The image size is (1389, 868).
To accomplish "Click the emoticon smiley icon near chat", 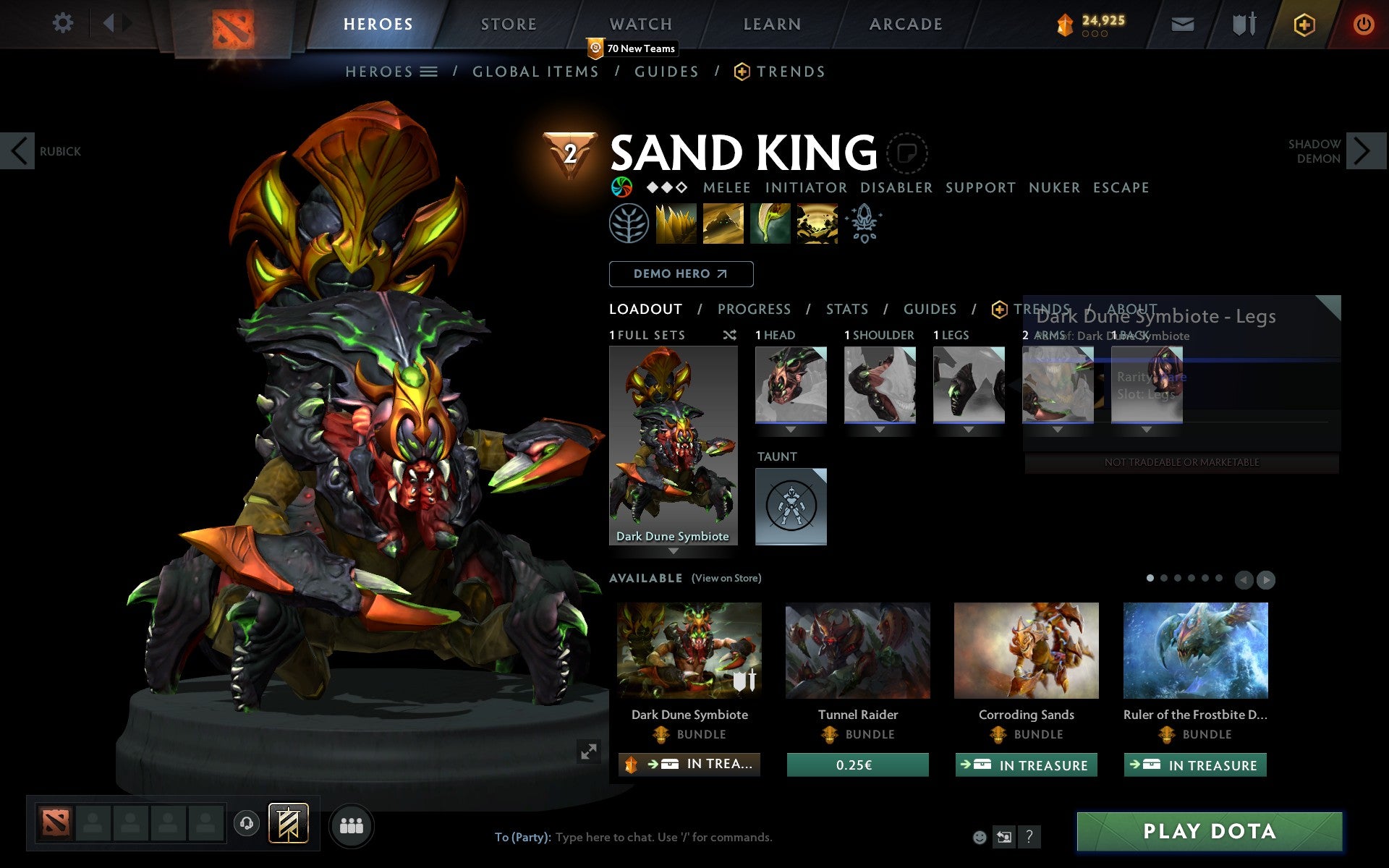I will [x=981, y=838].
